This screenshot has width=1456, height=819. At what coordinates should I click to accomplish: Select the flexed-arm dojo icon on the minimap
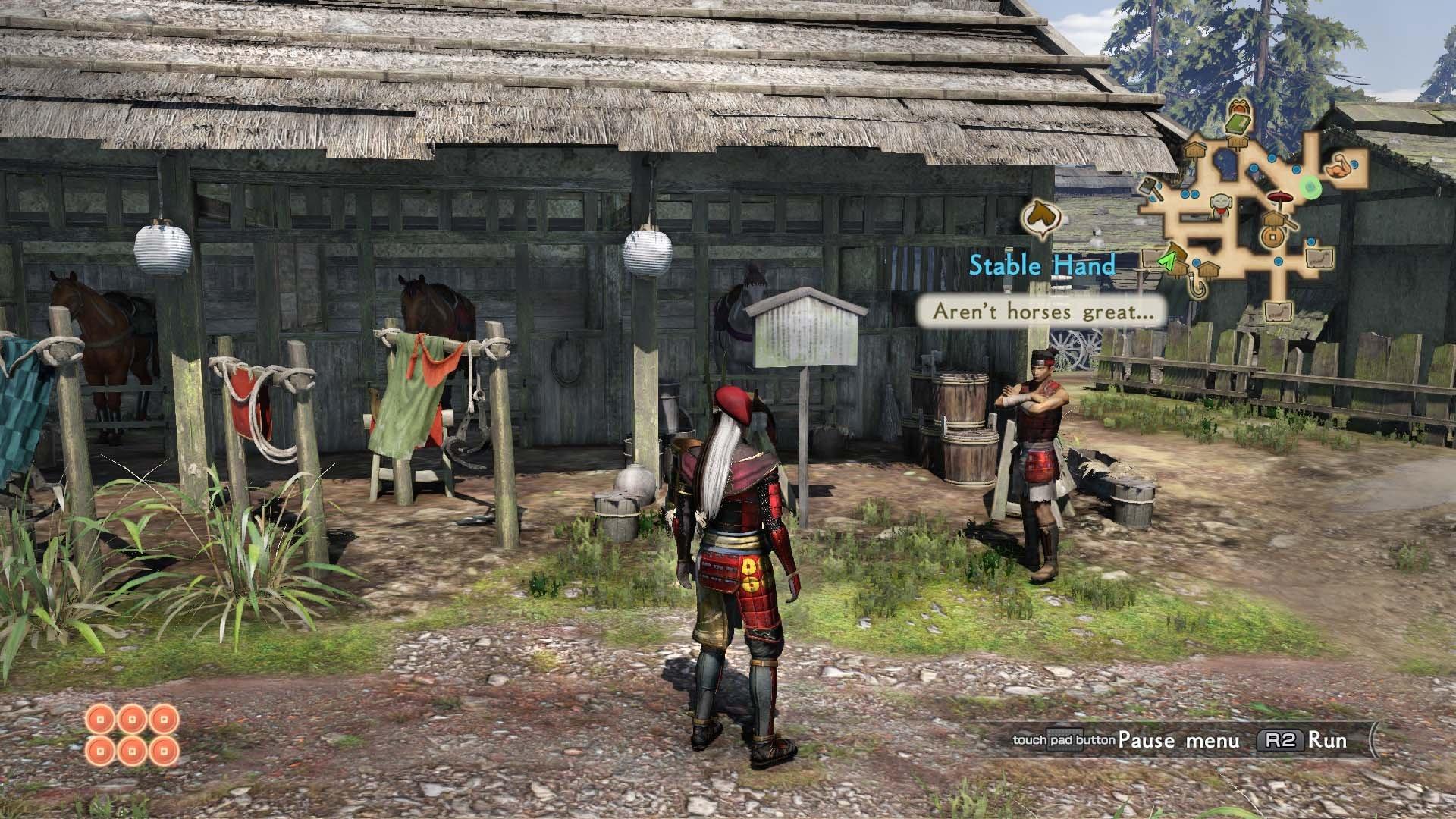point(1338,168)
